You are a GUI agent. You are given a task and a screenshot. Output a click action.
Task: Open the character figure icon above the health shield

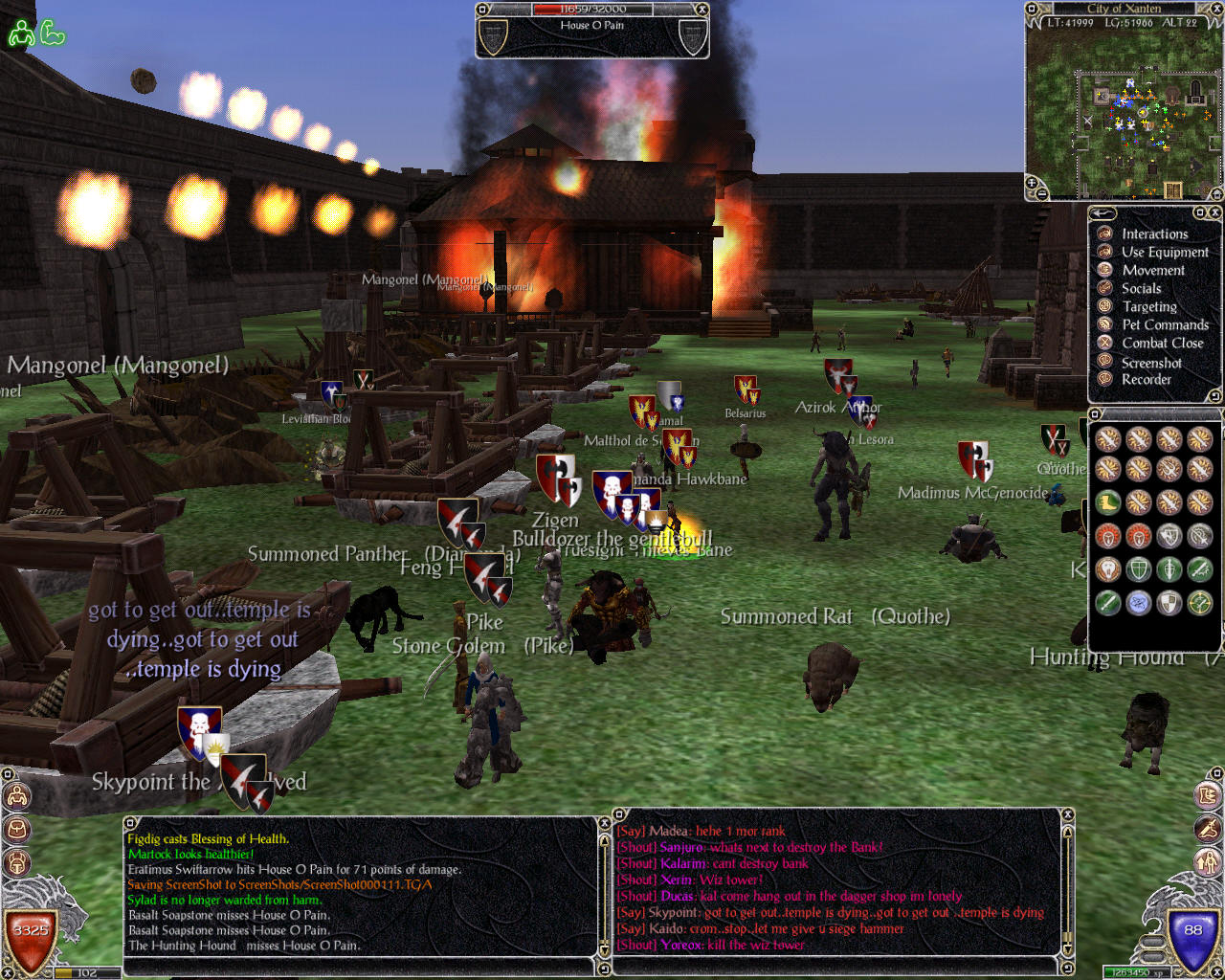(17, 796)
